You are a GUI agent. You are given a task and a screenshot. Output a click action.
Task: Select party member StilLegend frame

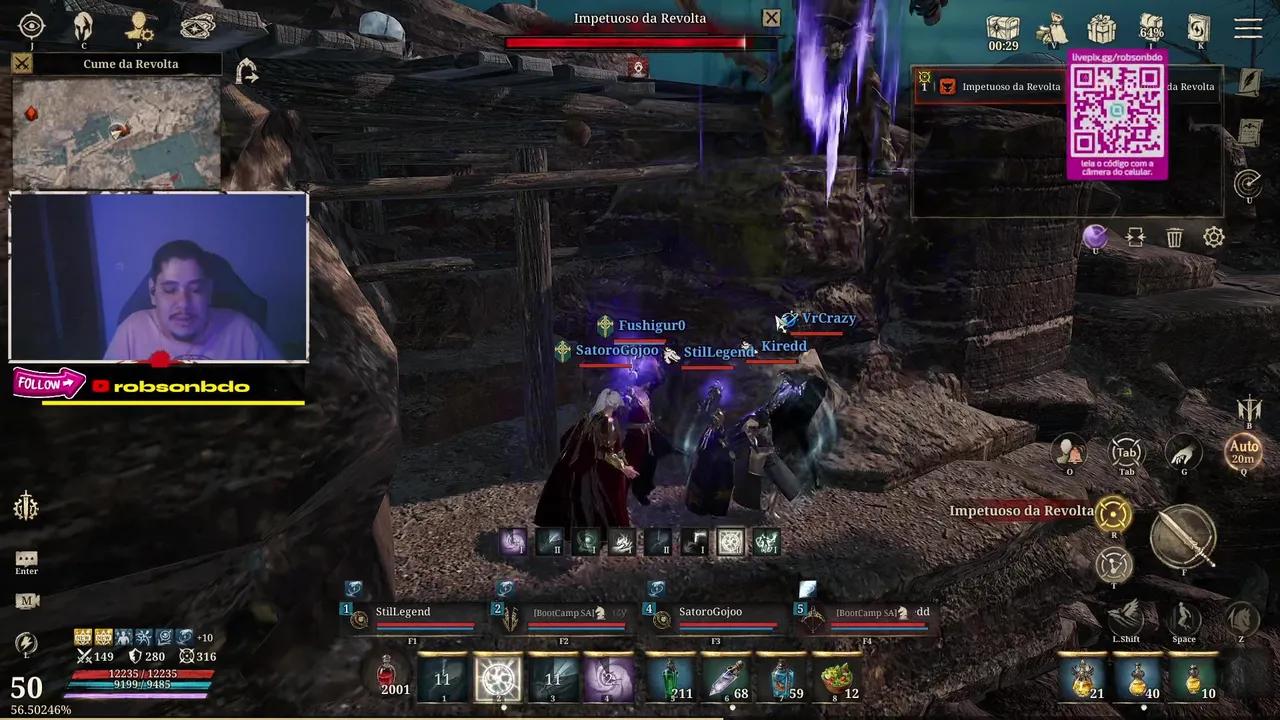pyautogui.click(x=412, y=617)
